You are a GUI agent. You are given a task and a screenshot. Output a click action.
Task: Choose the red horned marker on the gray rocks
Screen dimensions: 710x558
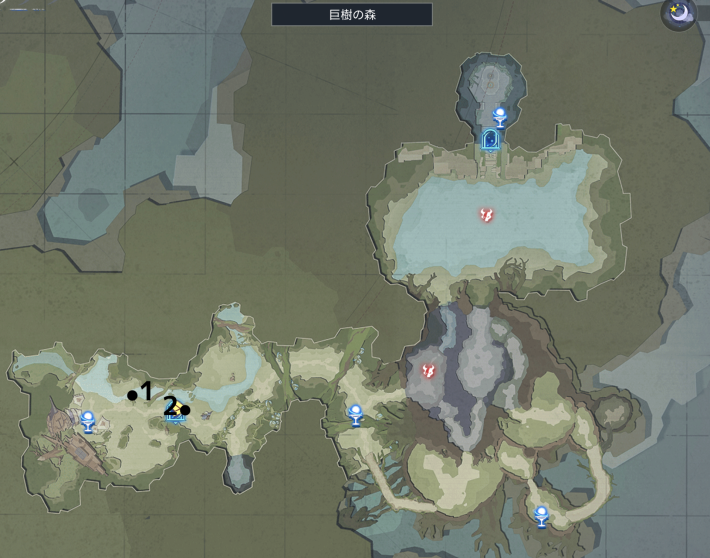pos(429,371)
